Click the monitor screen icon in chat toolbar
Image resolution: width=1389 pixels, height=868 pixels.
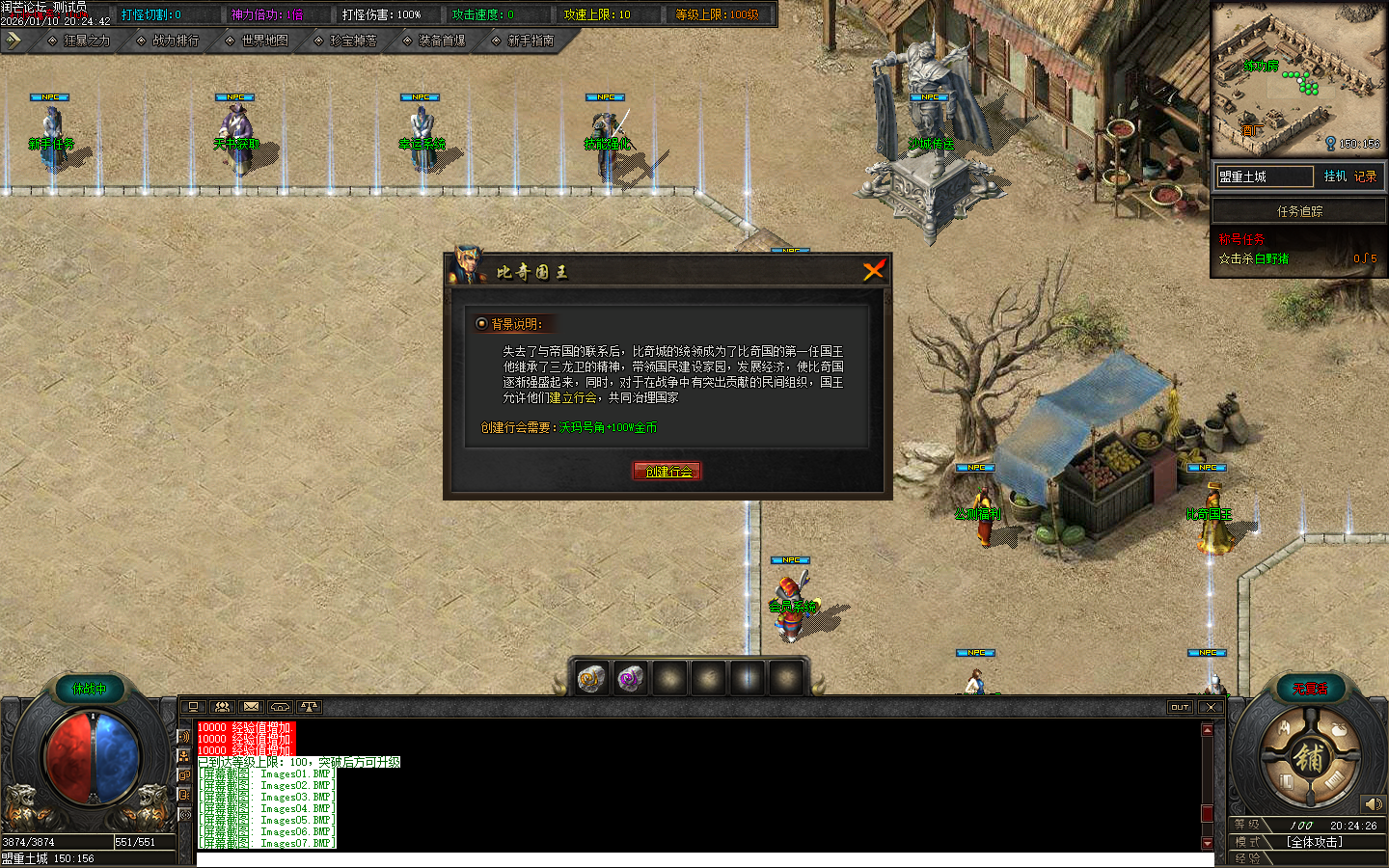pos(194,706)
